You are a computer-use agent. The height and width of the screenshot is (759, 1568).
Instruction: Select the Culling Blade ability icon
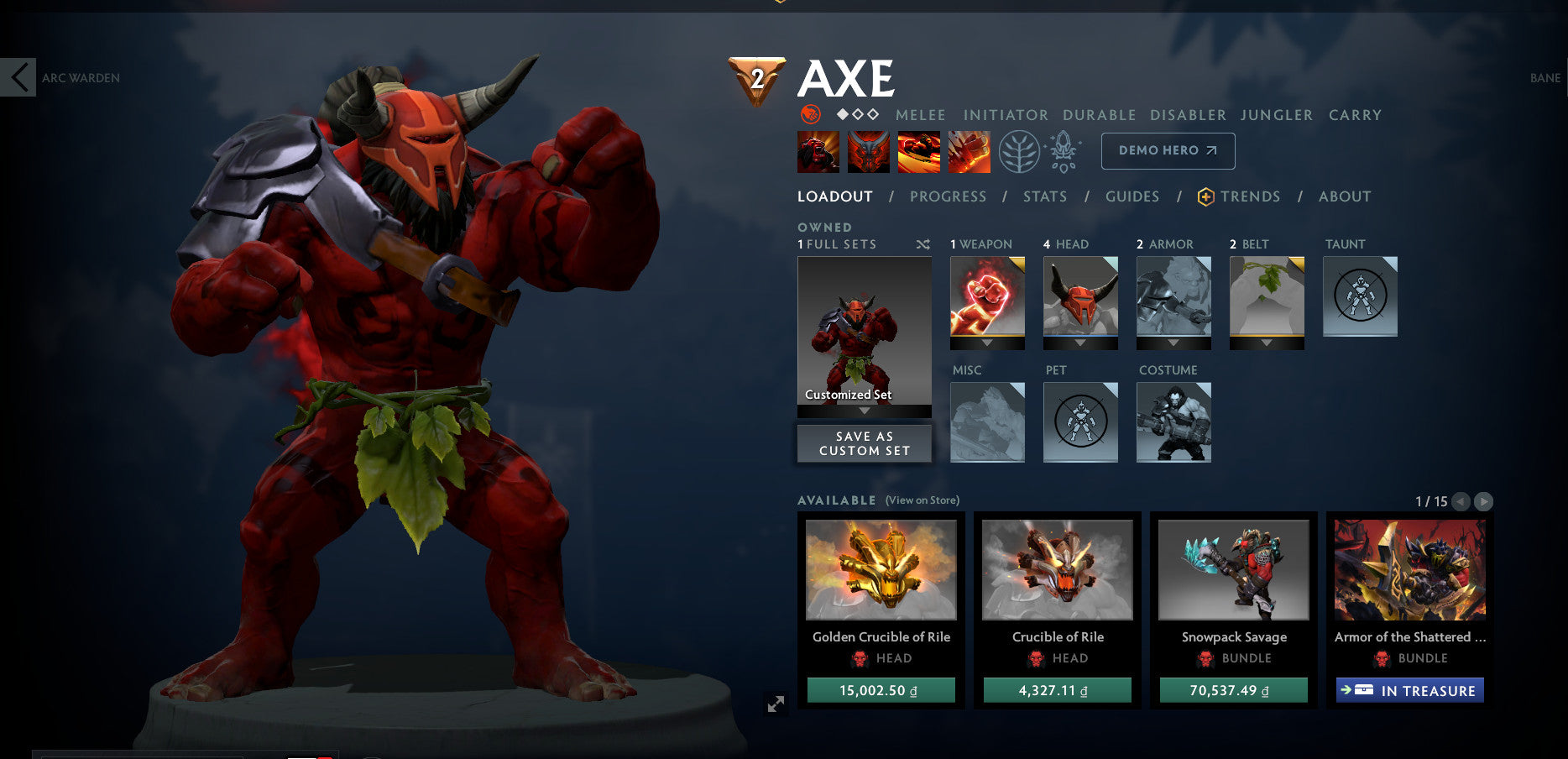tap(970, 151)
